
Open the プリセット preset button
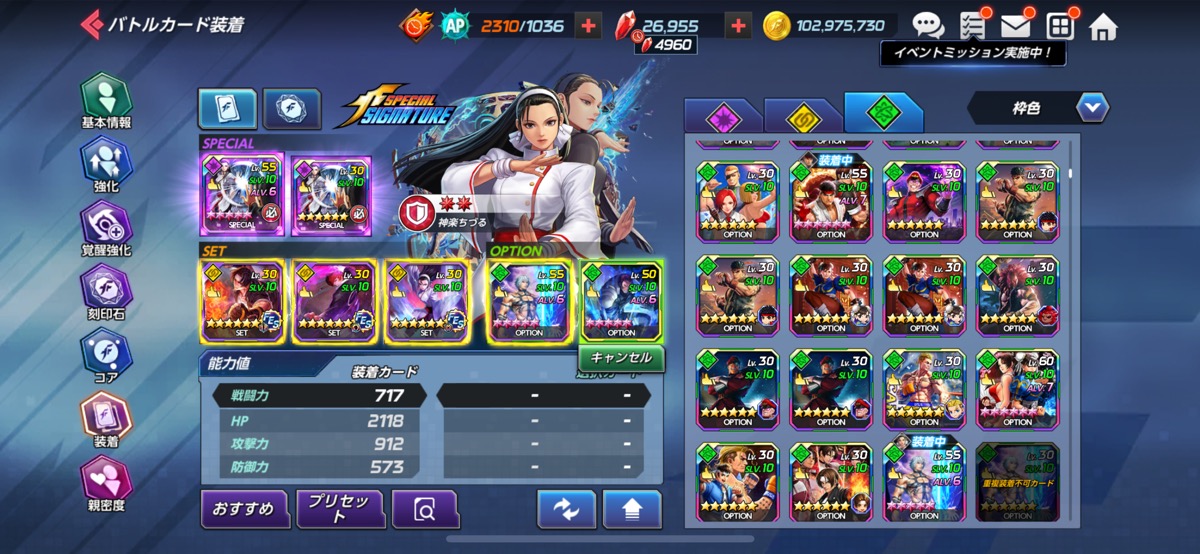pyautogui.click(x=340, y=509)
